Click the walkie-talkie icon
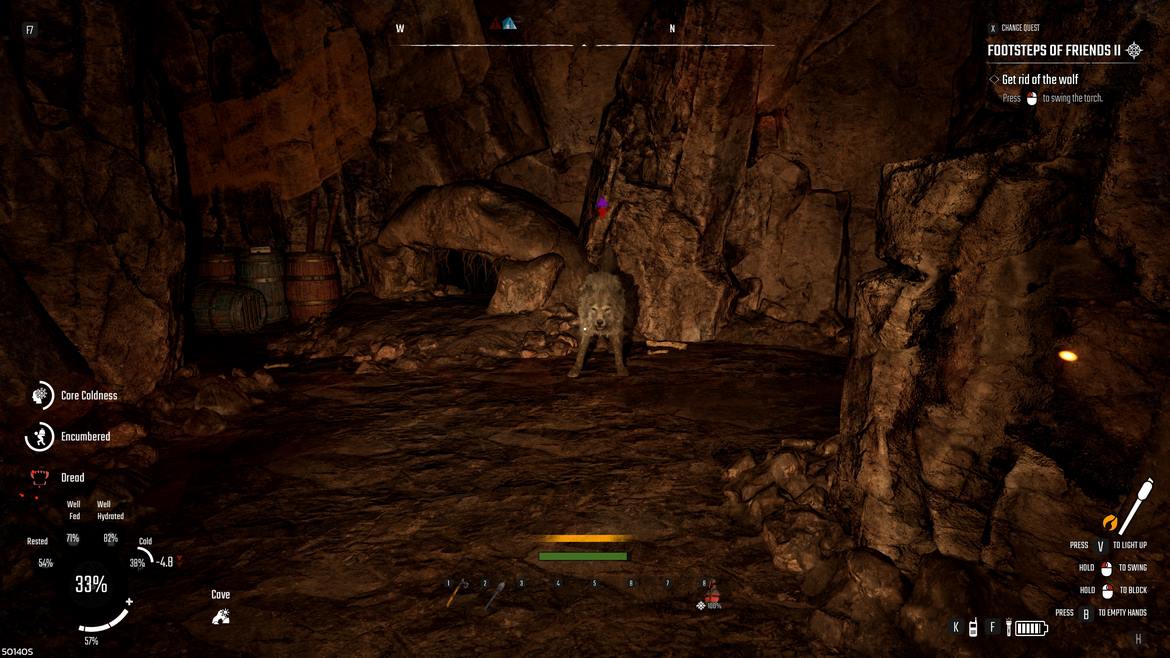Viewport: 1170px width, 658px height. tap(972, 628)
